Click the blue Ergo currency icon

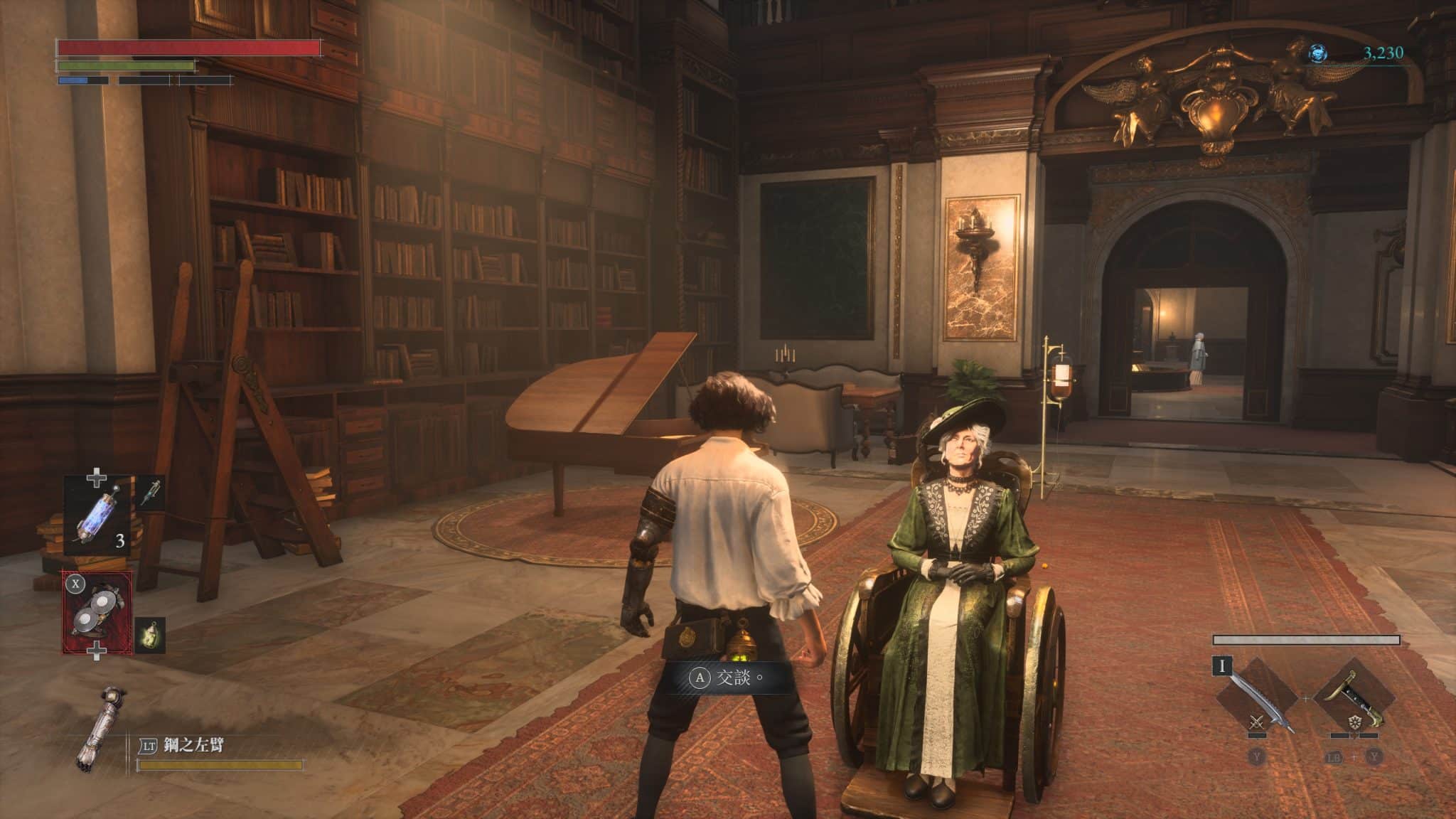[x=1319, y=53]
